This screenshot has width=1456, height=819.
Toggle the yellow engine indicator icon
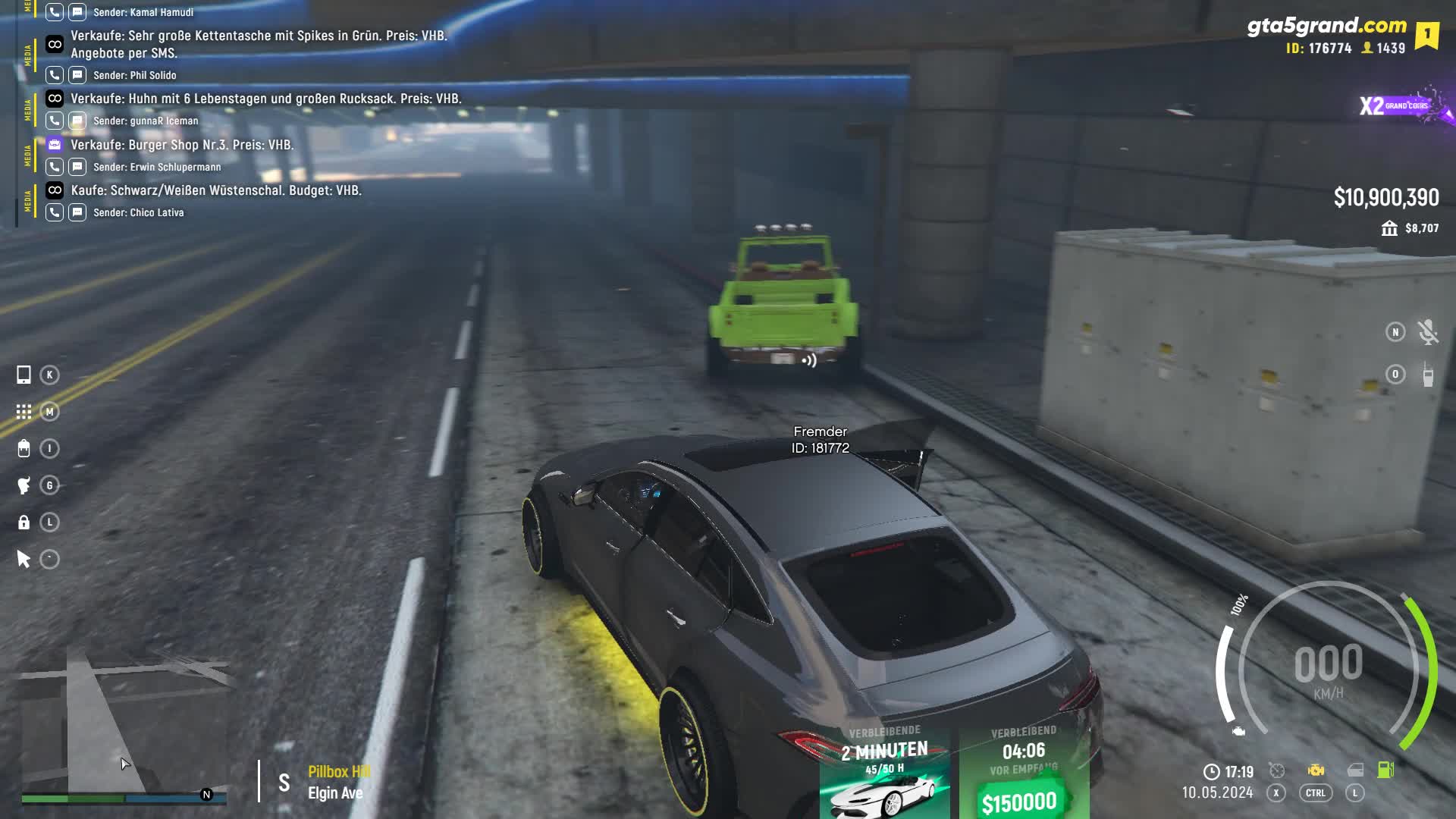coord(1316,770)
